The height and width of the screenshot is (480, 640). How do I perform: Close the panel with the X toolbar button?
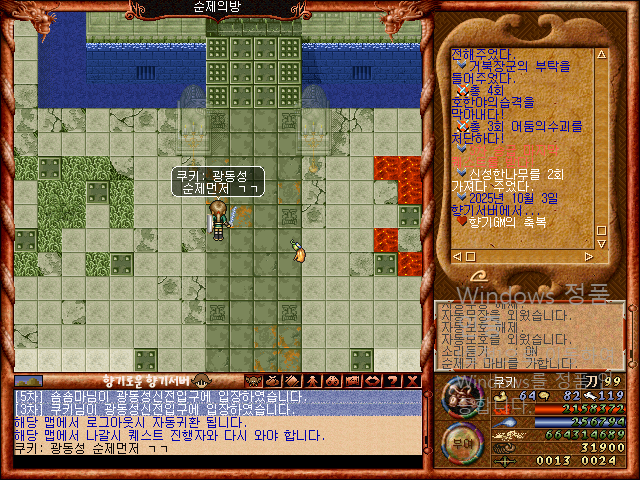(x=413, y=381)
